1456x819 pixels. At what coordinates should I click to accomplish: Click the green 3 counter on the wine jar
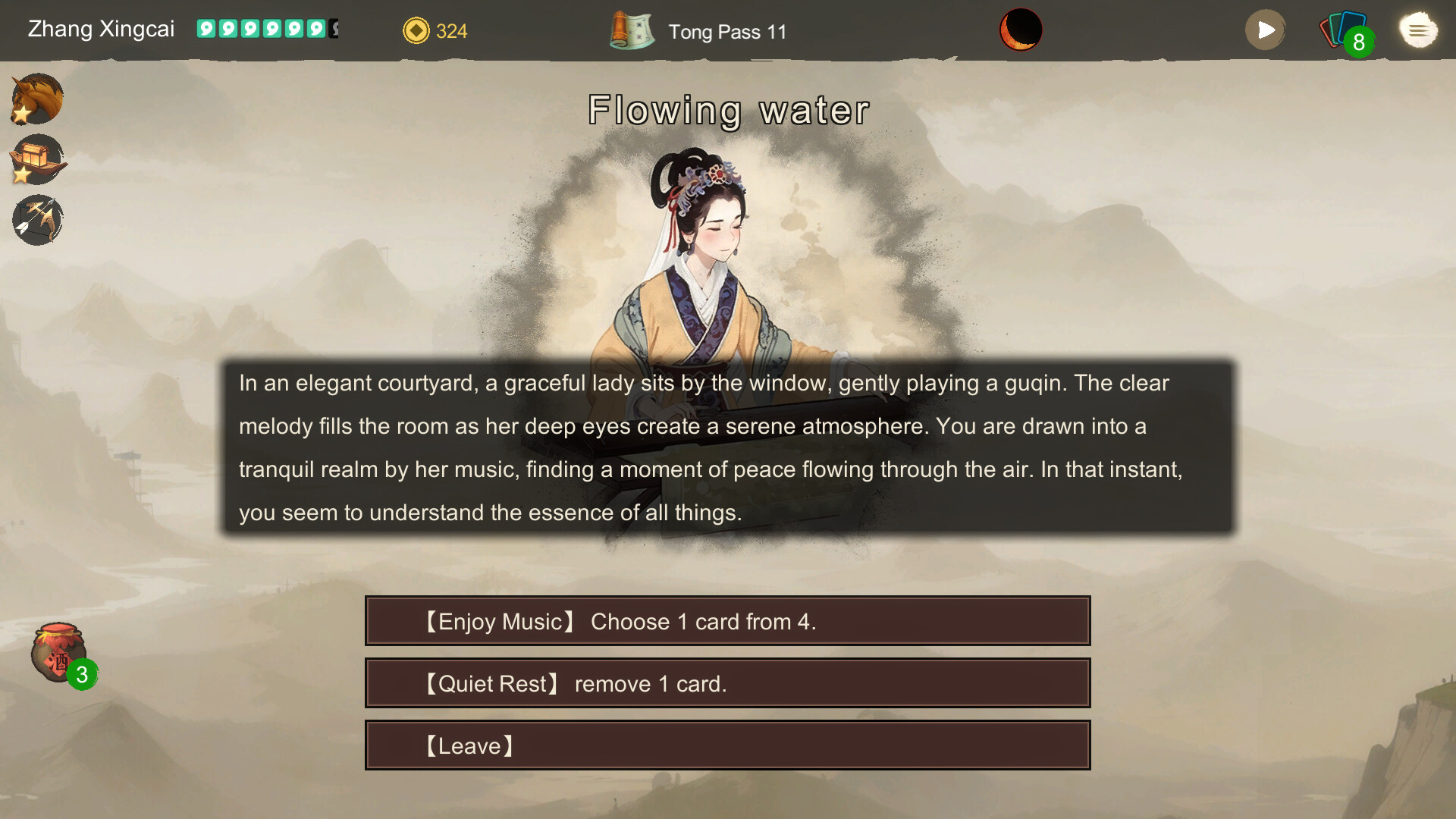(x=80, y=675)
